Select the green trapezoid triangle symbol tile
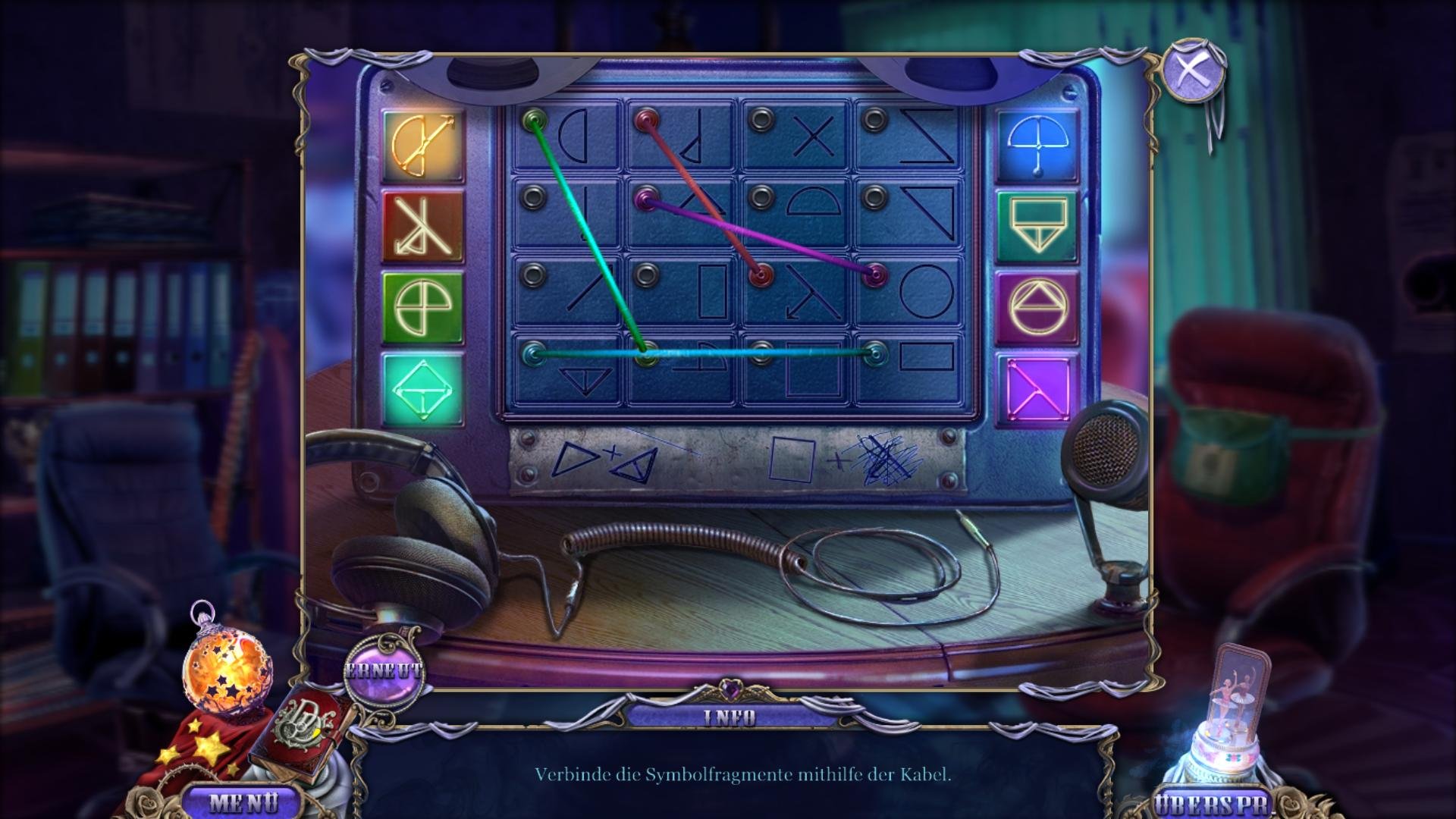The height and width of the screenshot is (819, 1456). [1037, 226]
